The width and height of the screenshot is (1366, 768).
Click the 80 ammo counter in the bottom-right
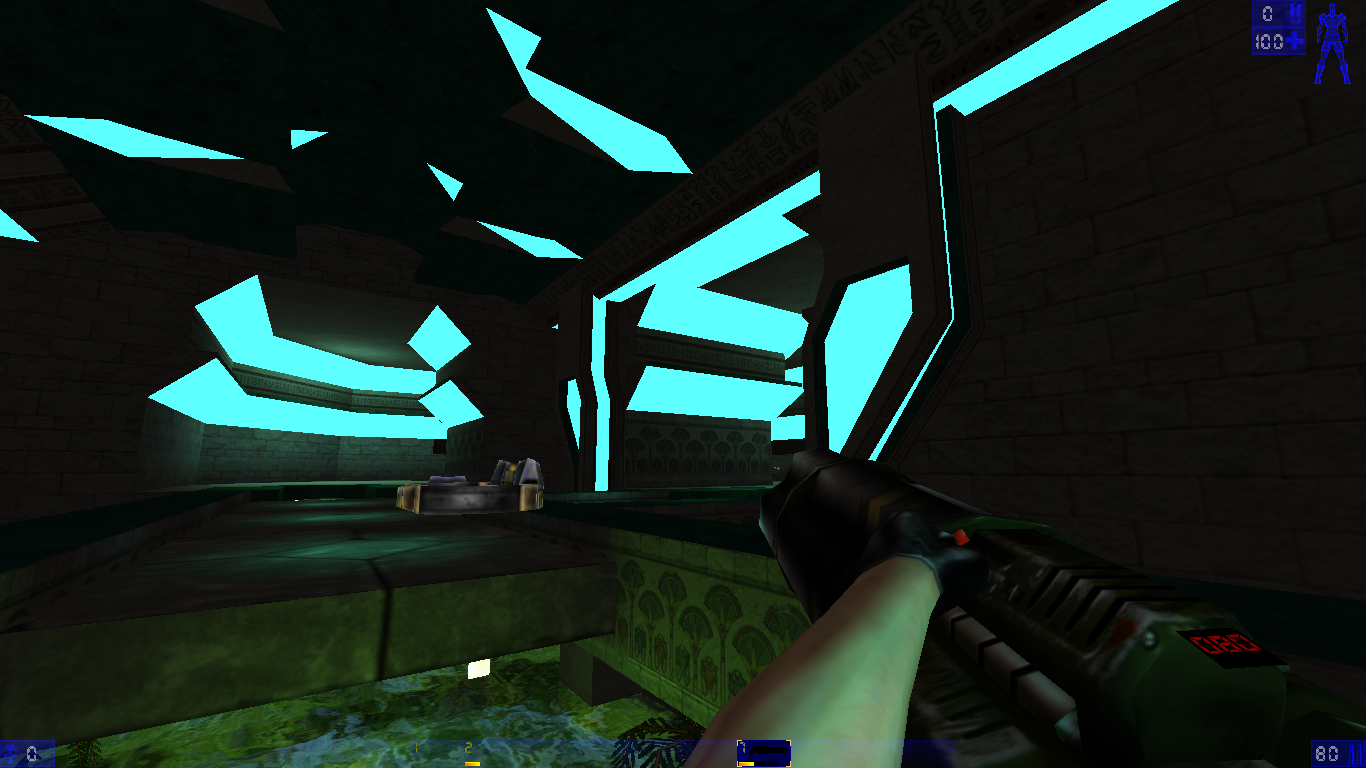[1326, 753]
